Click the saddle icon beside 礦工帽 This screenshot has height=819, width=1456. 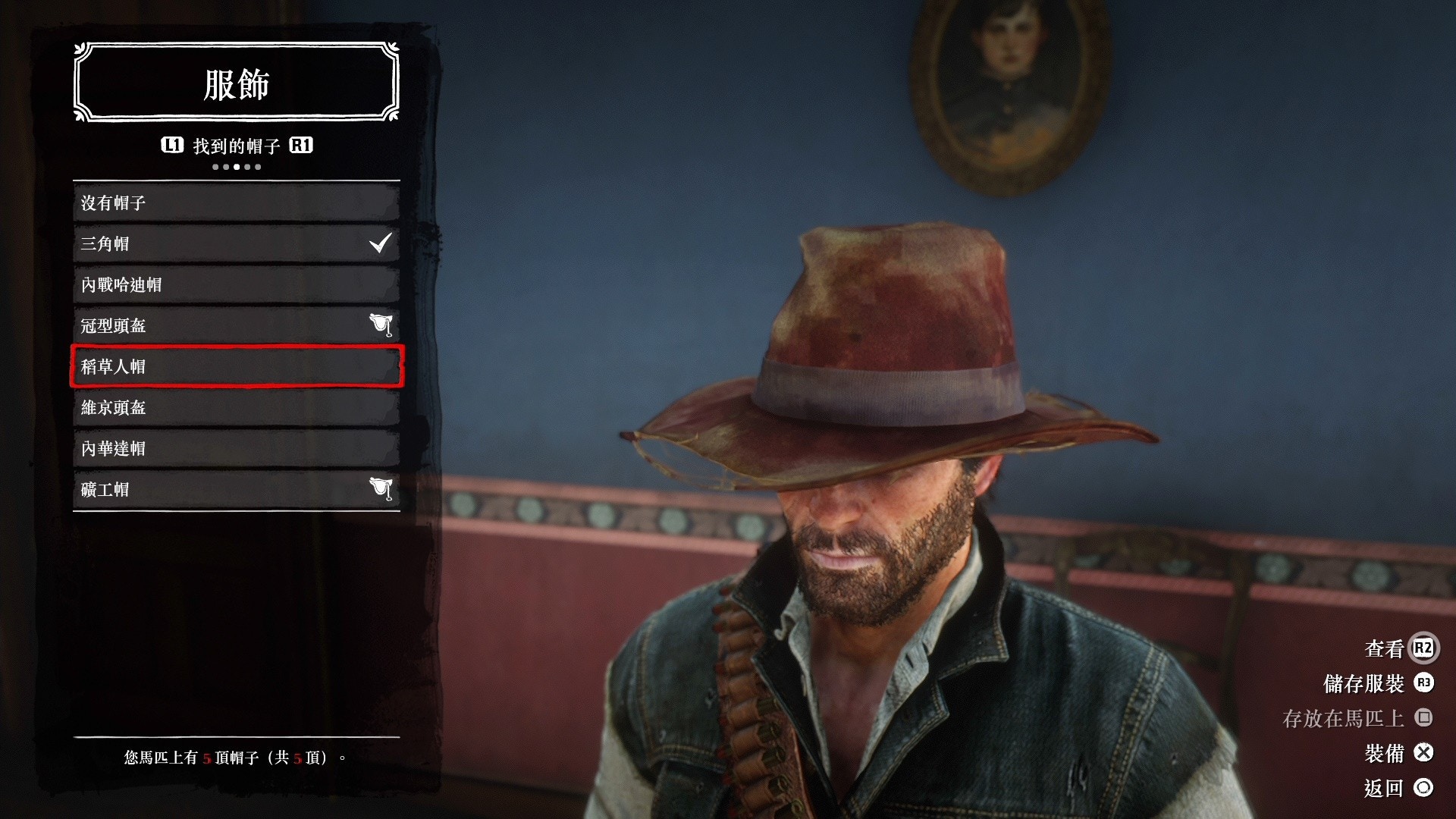[x=383, y=489]
